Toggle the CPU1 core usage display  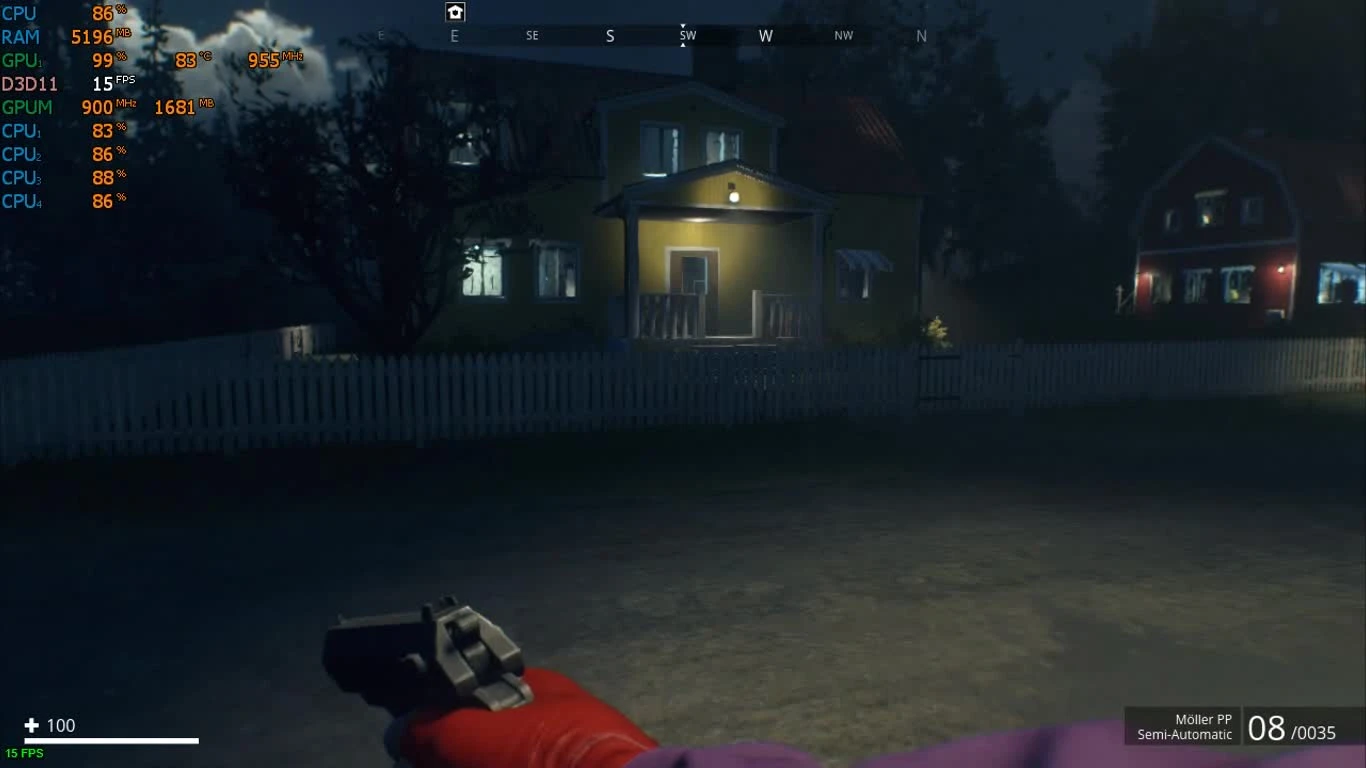(x=65, y=130)
